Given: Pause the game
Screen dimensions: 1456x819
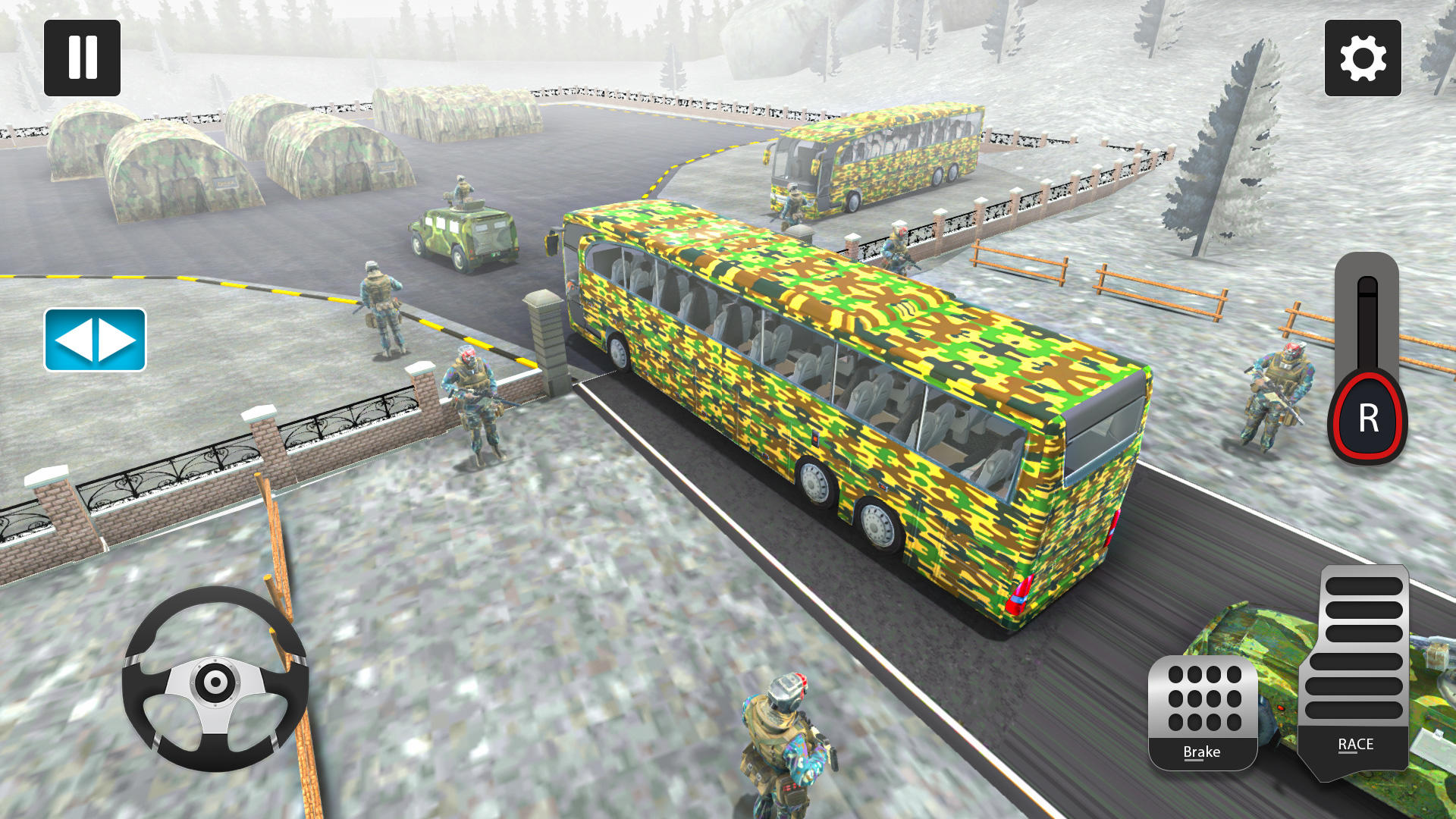Looking at the screenshot, I should coord(82,57).
